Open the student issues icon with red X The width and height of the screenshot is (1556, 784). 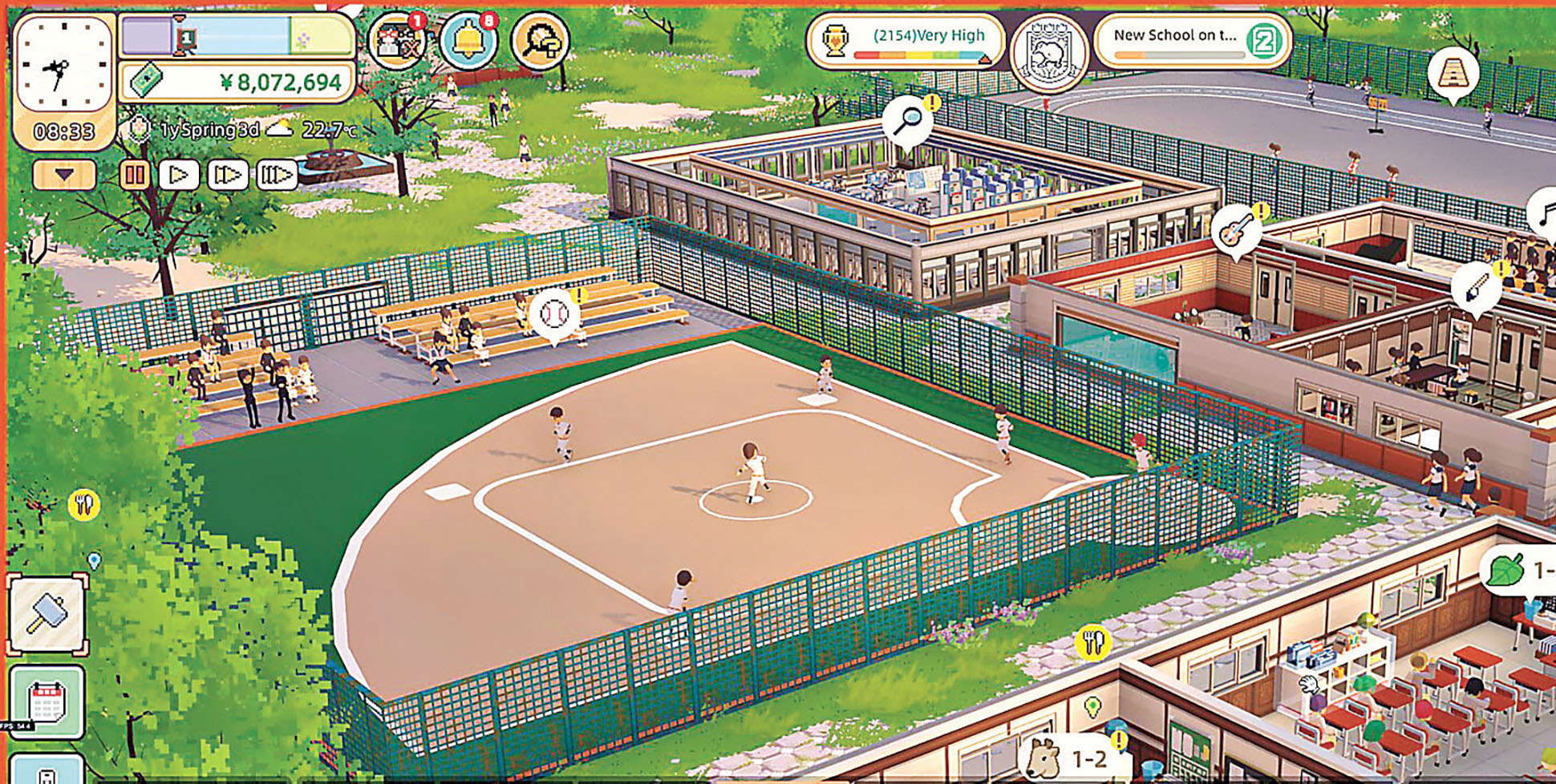(x=395, y=41)
